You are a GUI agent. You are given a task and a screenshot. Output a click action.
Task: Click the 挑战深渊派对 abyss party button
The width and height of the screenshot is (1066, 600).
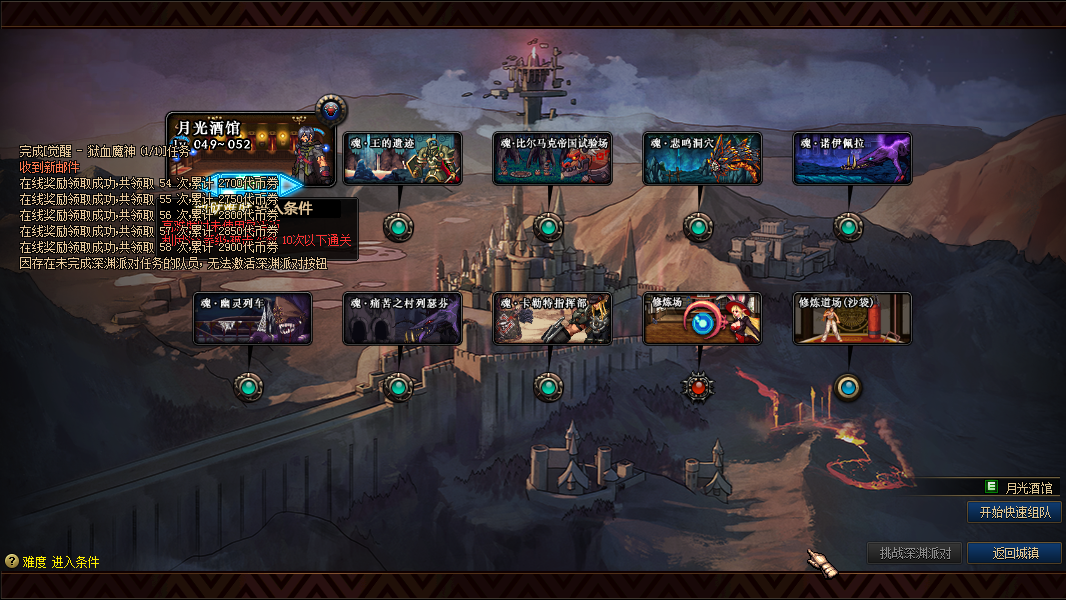click(914, 553)
